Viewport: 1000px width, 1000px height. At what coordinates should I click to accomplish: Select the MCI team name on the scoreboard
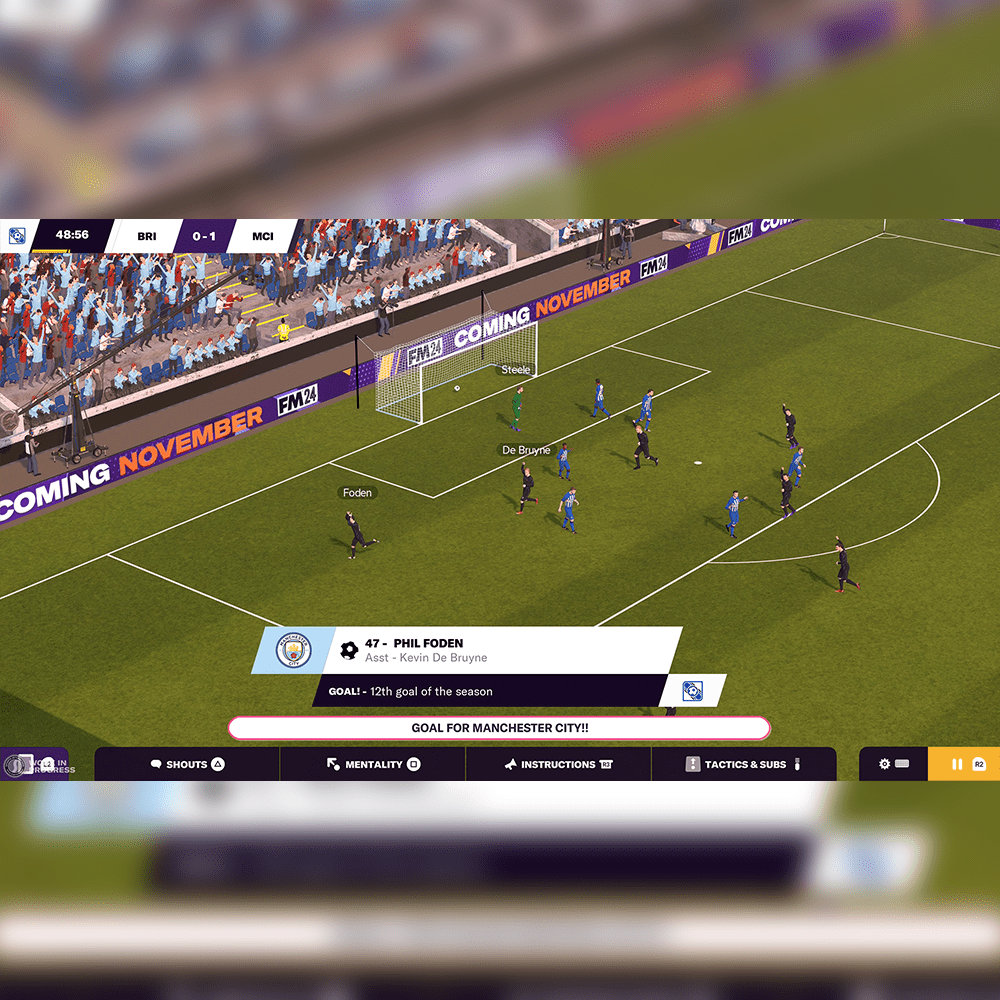(263, 236)
